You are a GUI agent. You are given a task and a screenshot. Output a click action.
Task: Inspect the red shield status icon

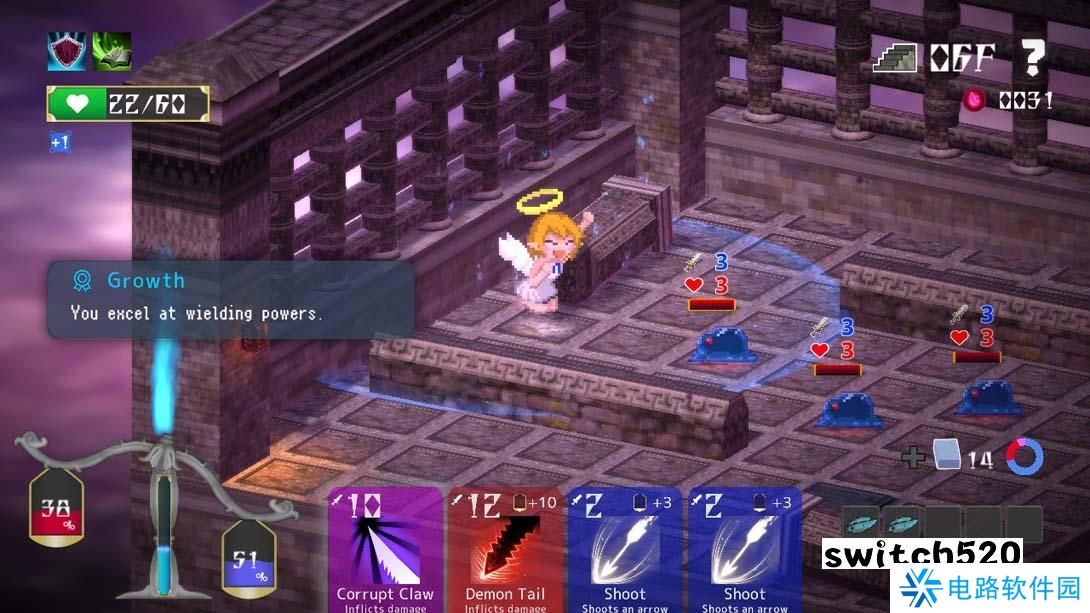67,51
